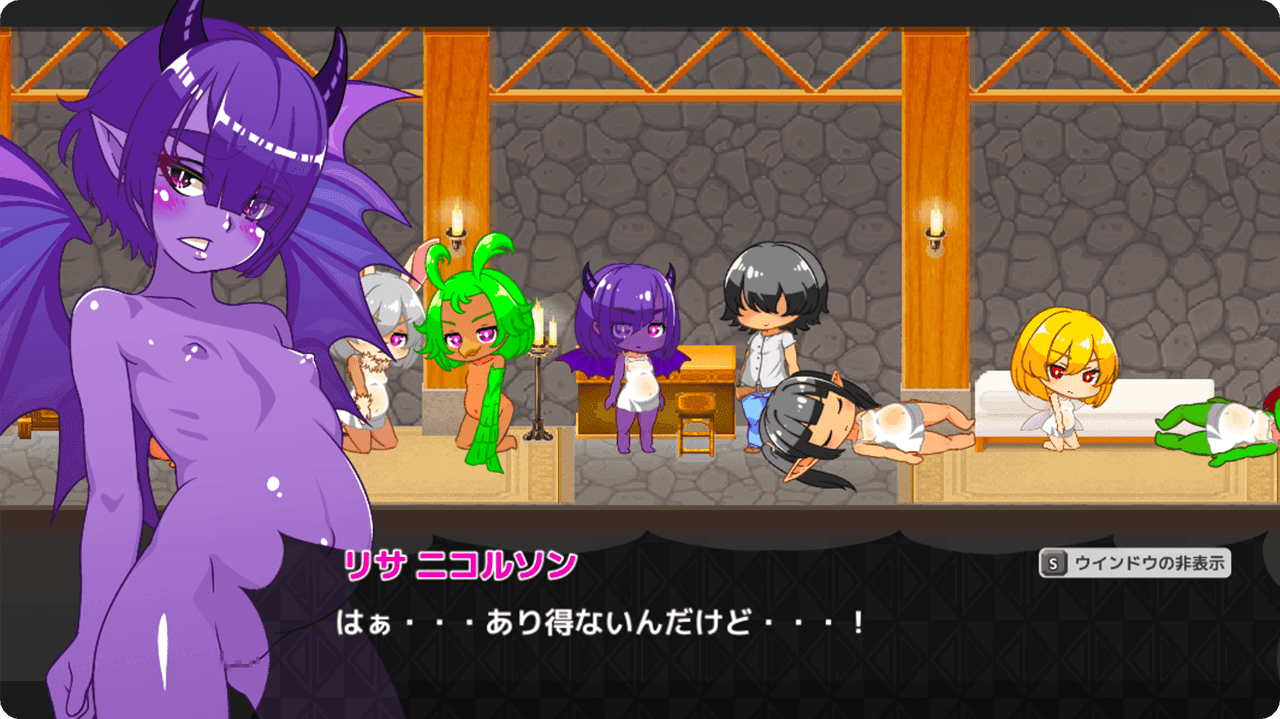
Task: Hide the dialogue window (ウインドウの非表示)
Action: coord(1135,563)
